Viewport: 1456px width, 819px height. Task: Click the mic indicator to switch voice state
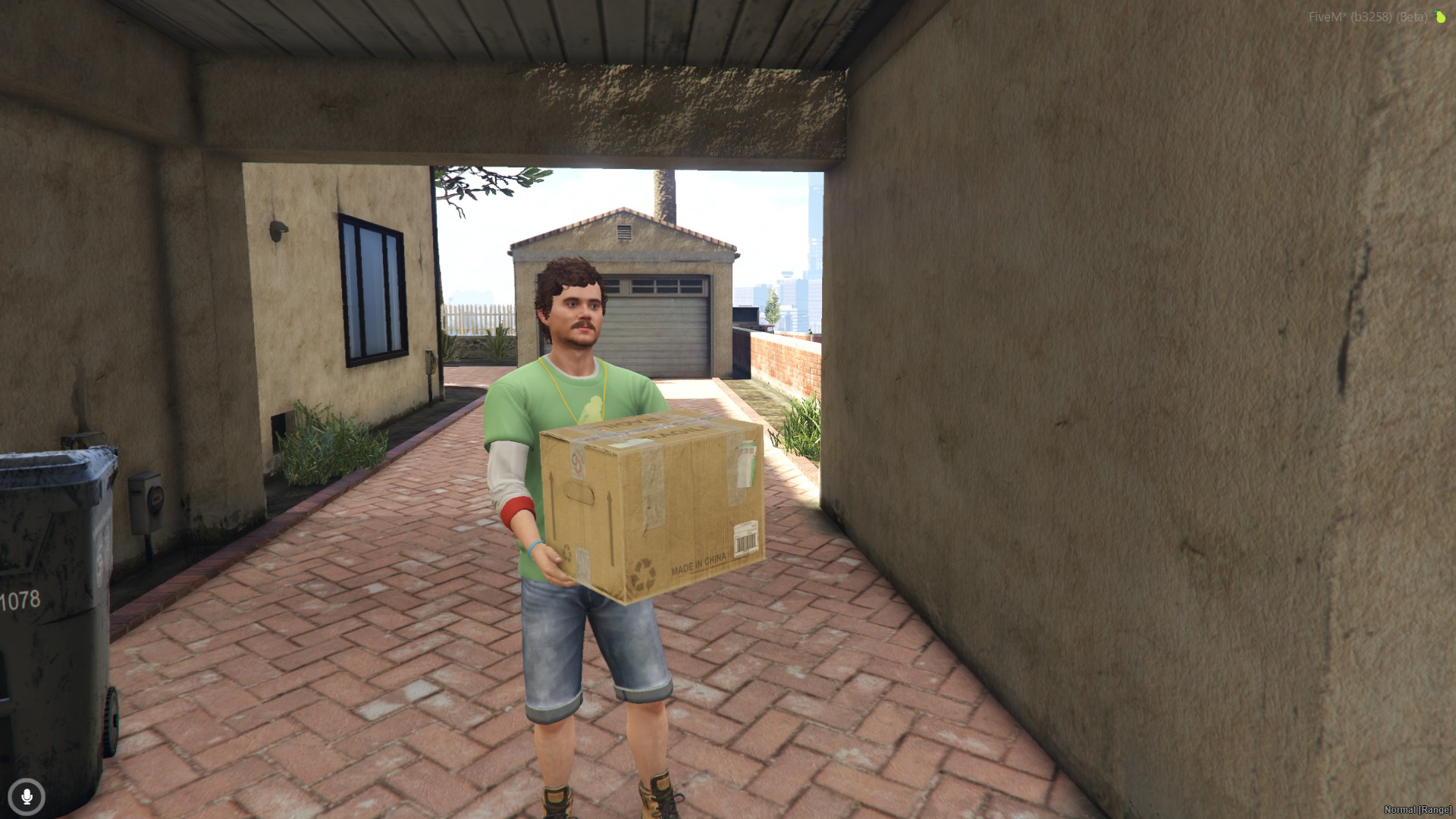(x=27, y=797)
